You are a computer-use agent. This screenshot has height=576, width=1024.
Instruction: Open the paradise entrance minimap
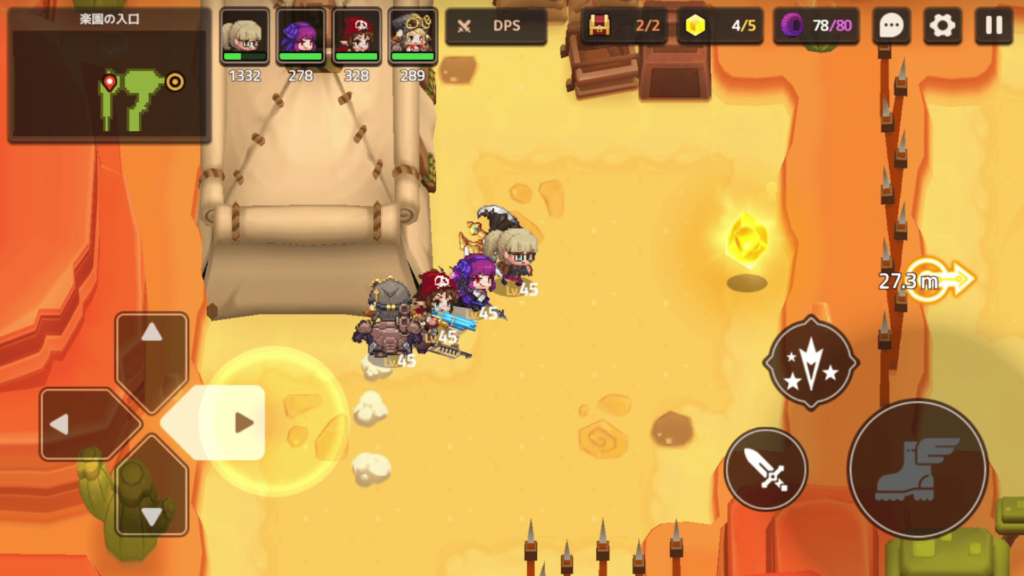pos(109,76)
